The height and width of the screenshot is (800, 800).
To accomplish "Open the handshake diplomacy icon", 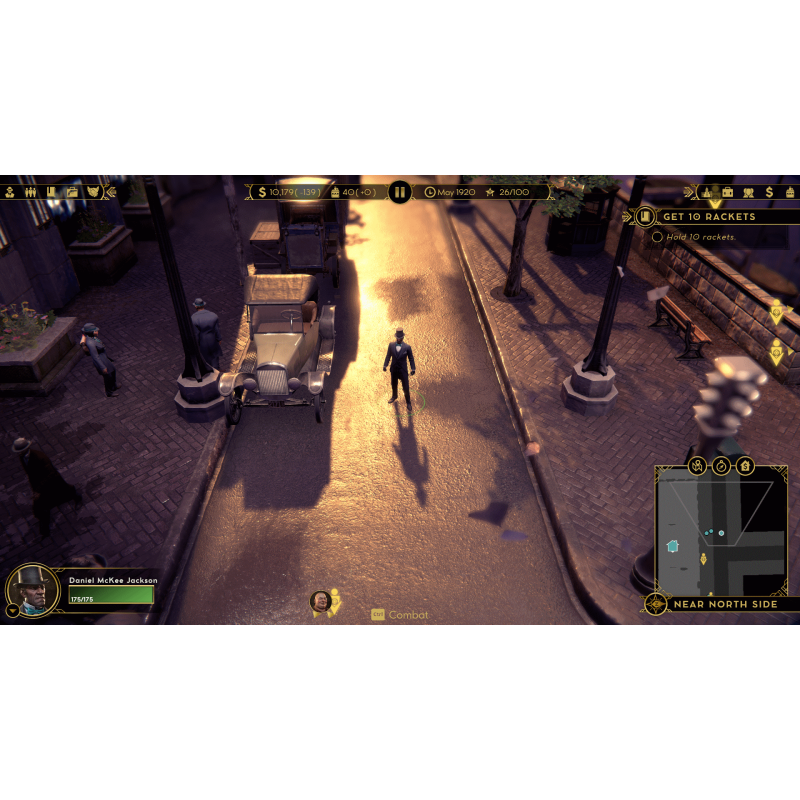I will pyautogui.click(x=93, y=191).
